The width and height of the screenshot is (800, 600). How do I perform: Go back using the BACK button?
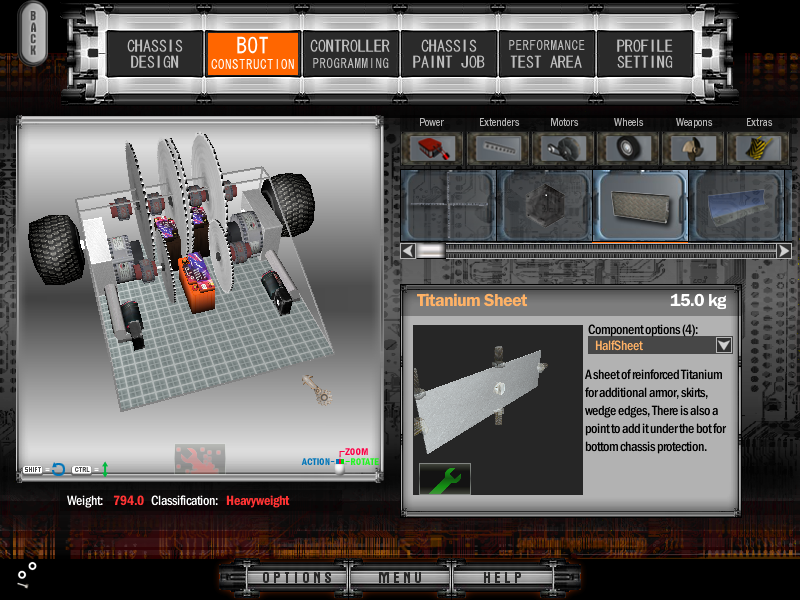(x=33, y=33)
